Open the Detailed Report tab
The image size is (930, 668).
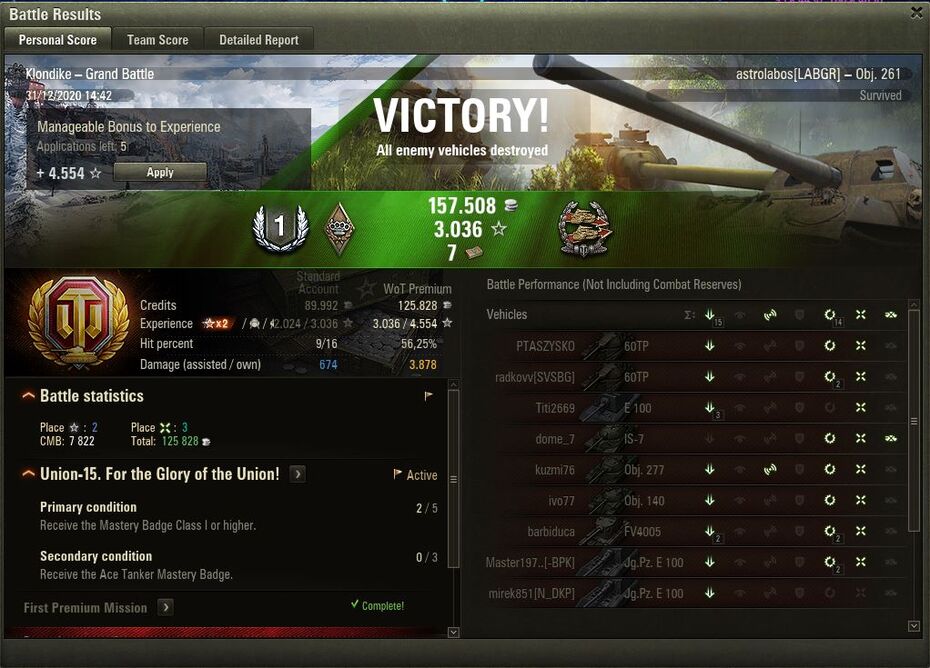tap(259, 40)
